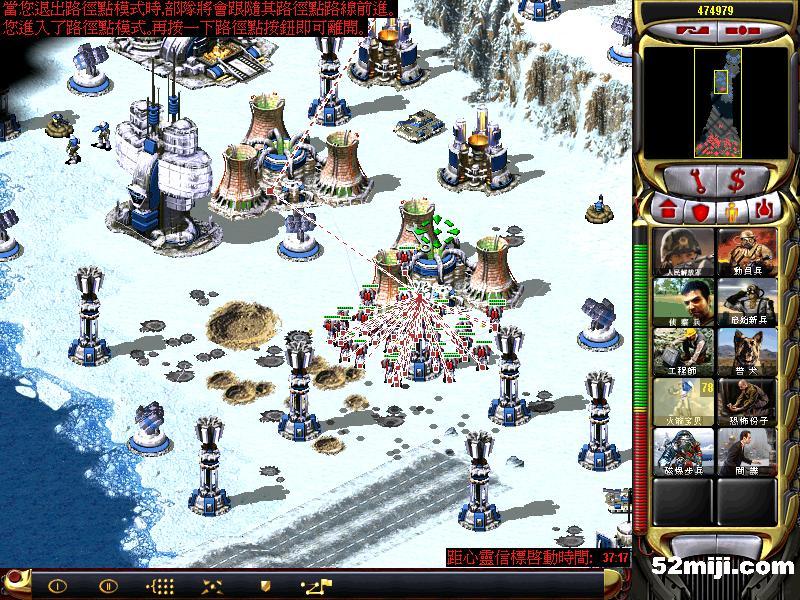Select team one on the command bar

pos(57,585)
